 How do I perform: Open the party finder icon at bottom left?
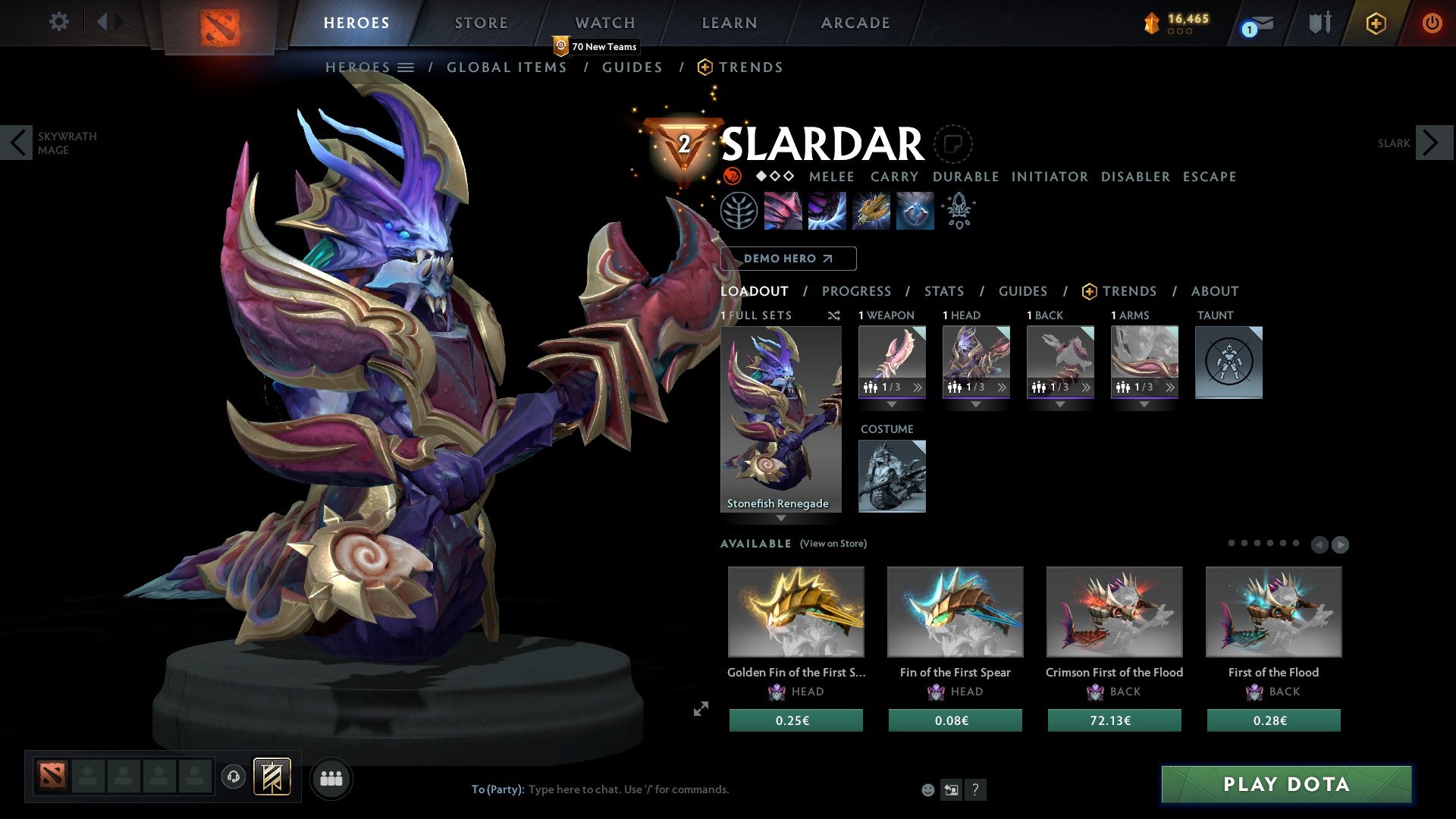330,777
